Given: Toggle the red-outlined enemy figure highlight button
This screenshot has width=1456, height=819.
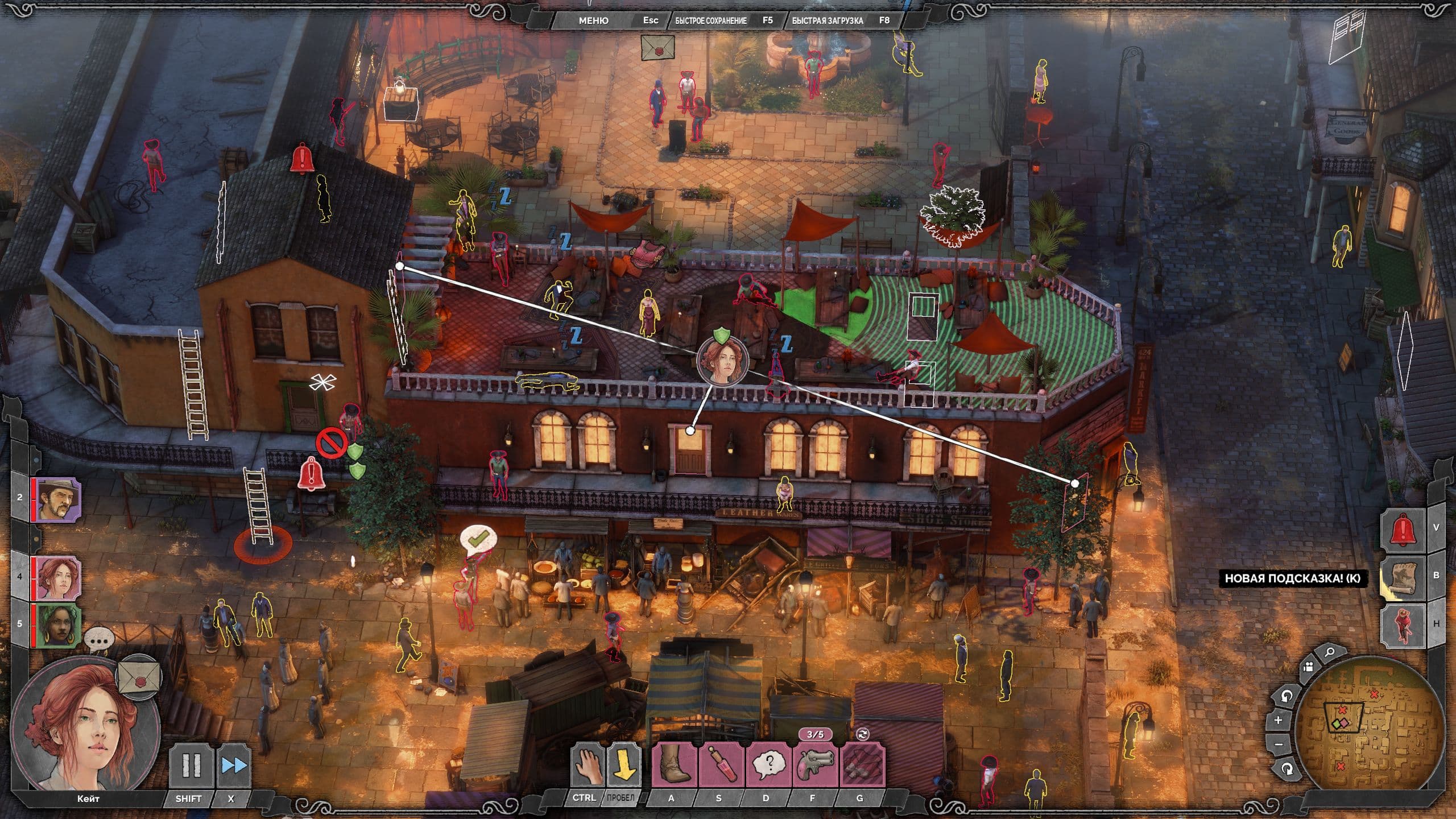Looking at the screenshot, I should [1404, 625].
